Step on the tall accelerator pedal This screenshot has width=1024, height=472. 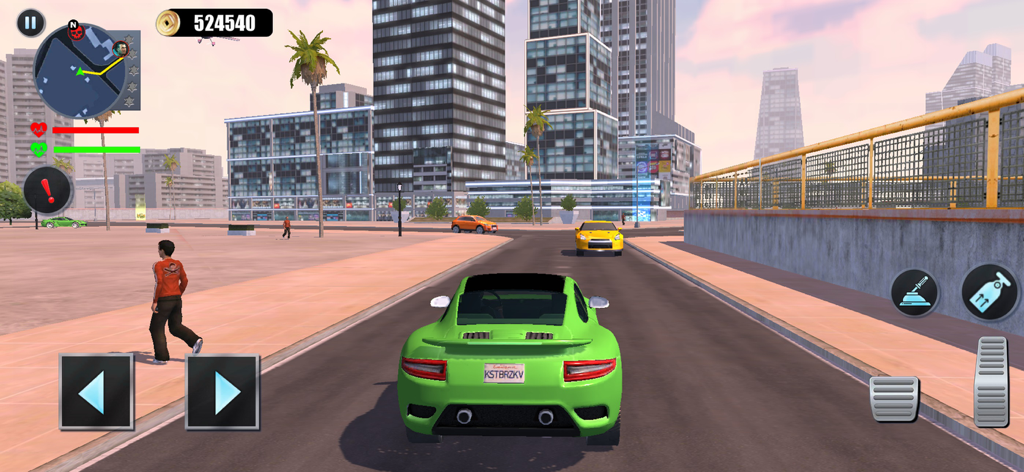click(991, 381)
